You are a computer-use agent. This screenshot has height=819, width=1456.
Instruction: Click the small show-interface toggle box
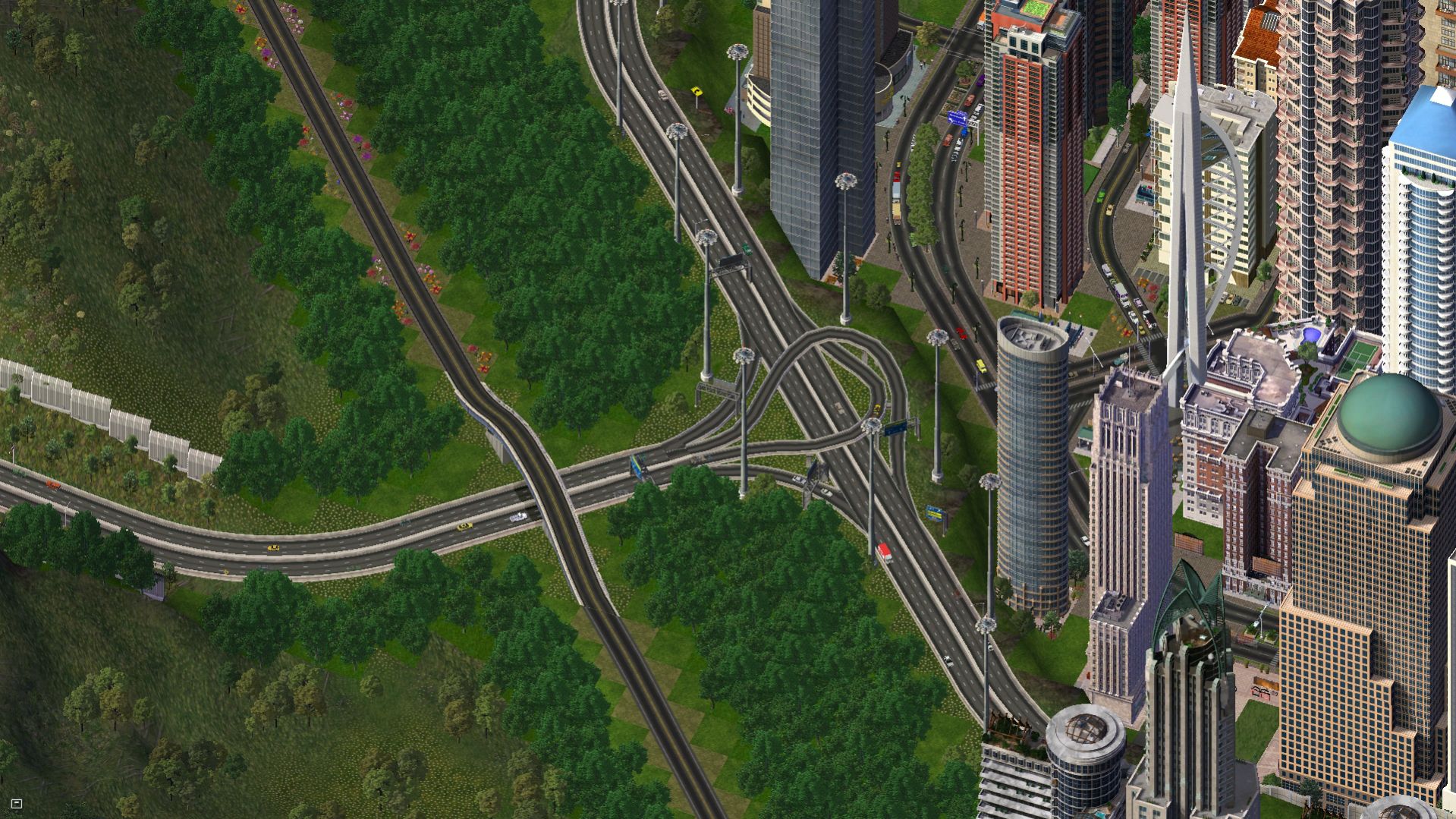pos(17,803)
